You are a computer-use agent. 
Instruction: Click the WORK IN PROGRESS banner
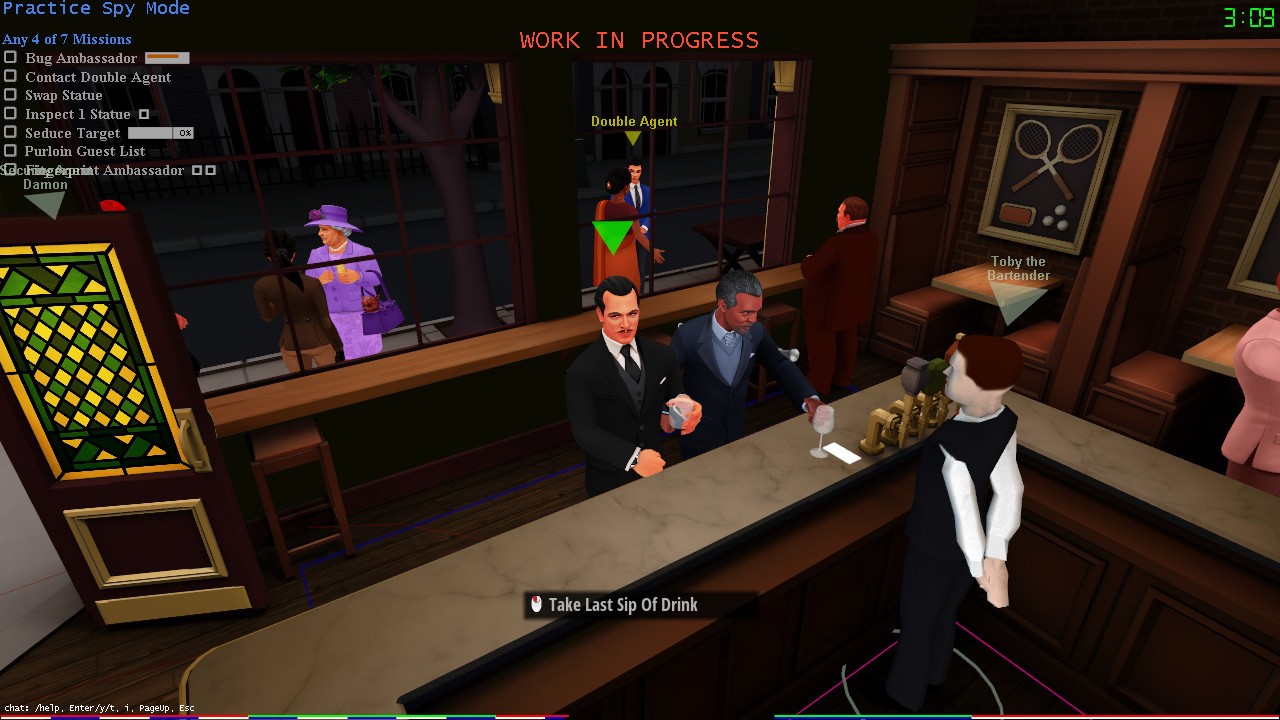pos(638,40)
